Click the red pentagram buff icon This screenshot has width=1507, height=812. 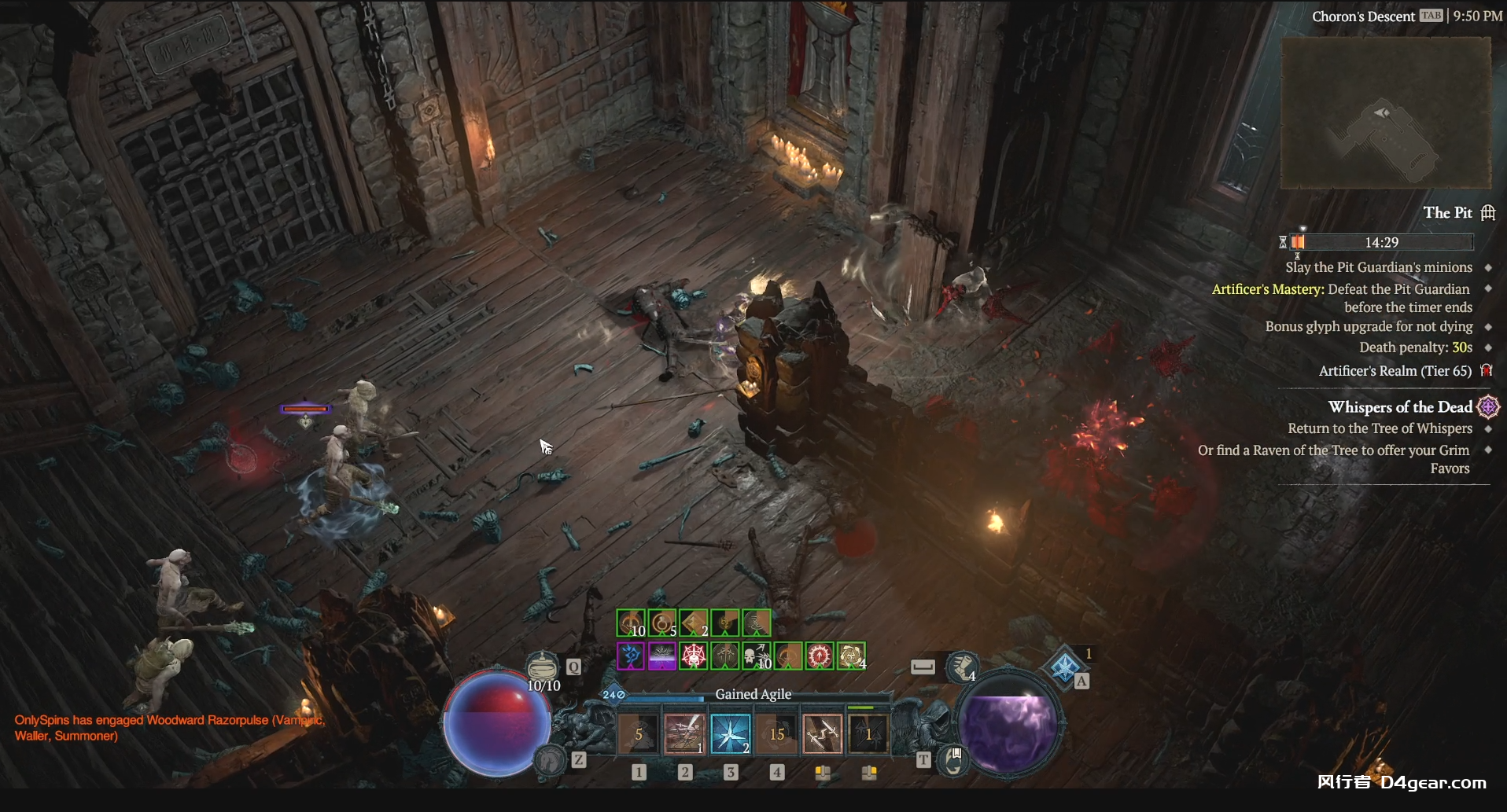click(x=694, y=656)
